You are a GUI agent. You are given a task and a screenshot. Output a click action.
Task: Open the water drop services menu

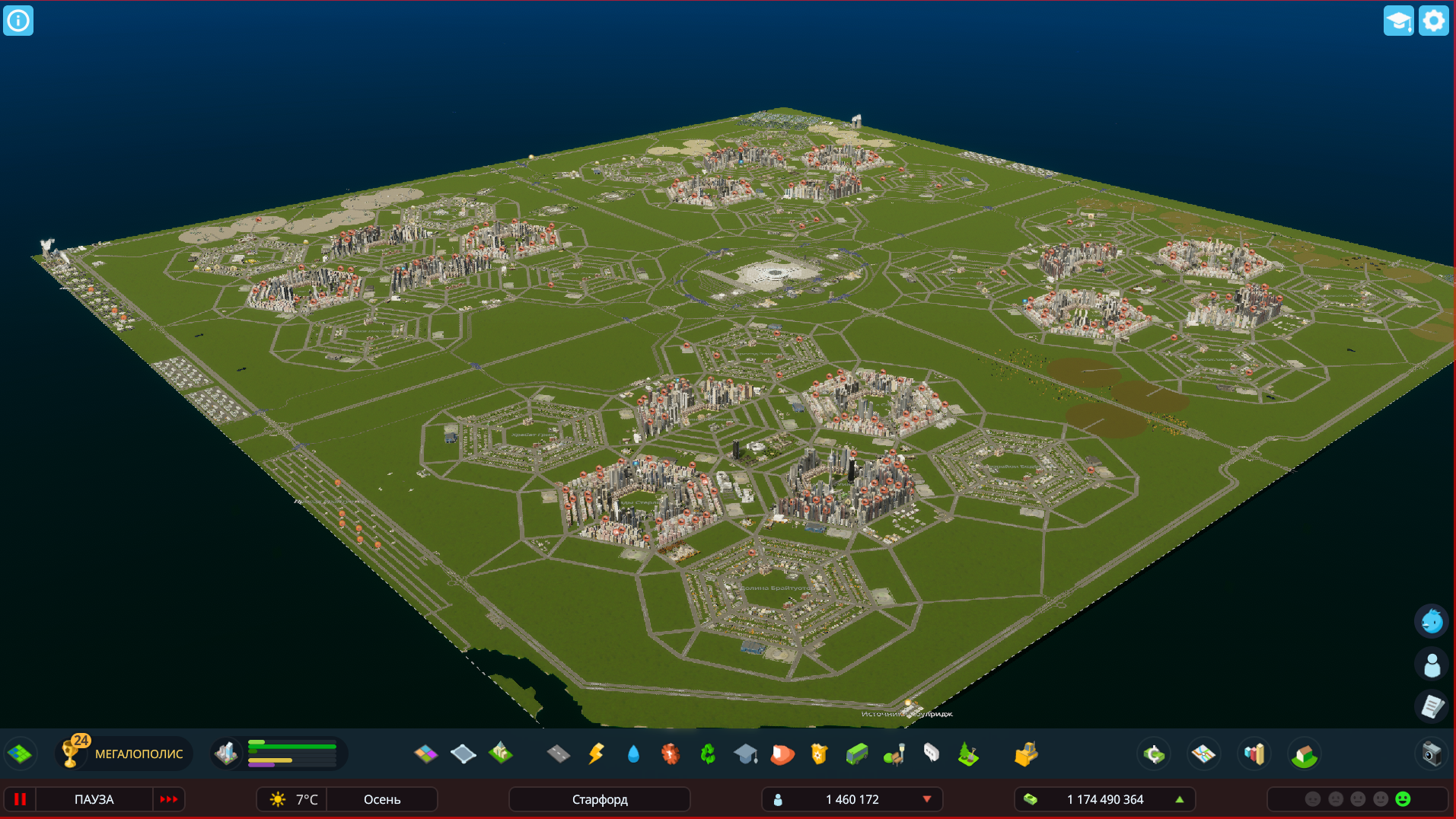[x=633, y=754]
